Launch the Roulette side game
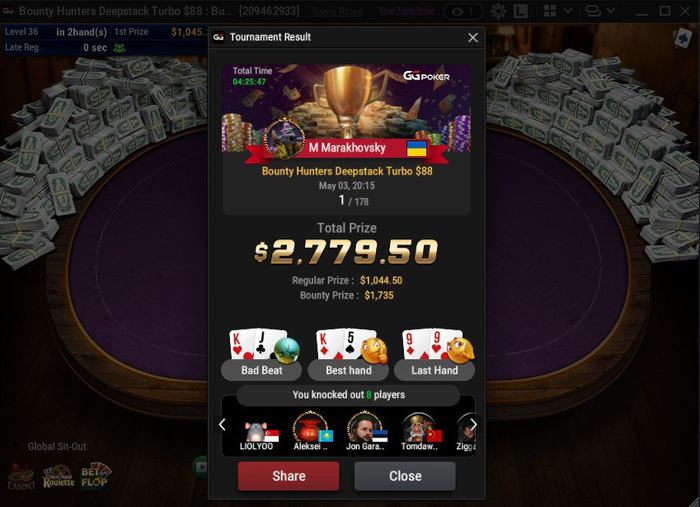700x507 pixels. [x=59, y=476]
